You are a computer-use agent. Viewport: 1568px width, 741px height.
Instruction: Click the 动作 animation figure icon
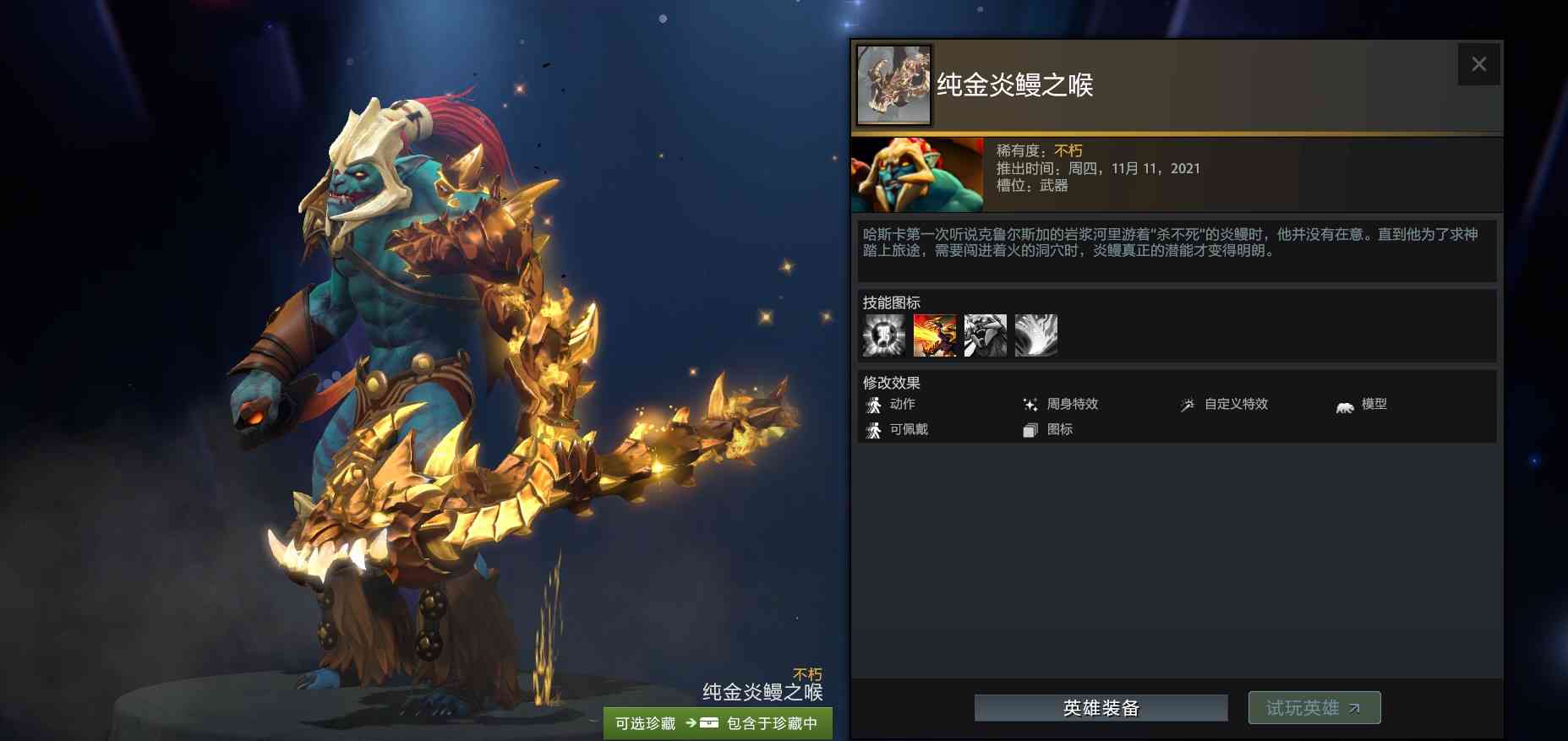[x=874, y=404]
